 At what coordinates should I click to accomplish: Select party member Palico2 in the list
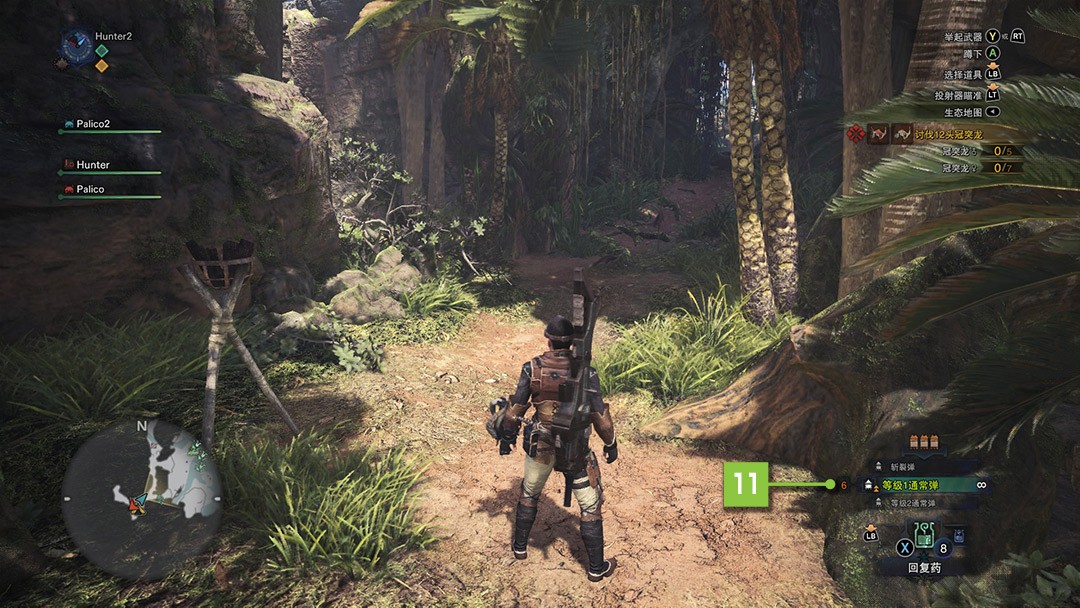(93, 124)
